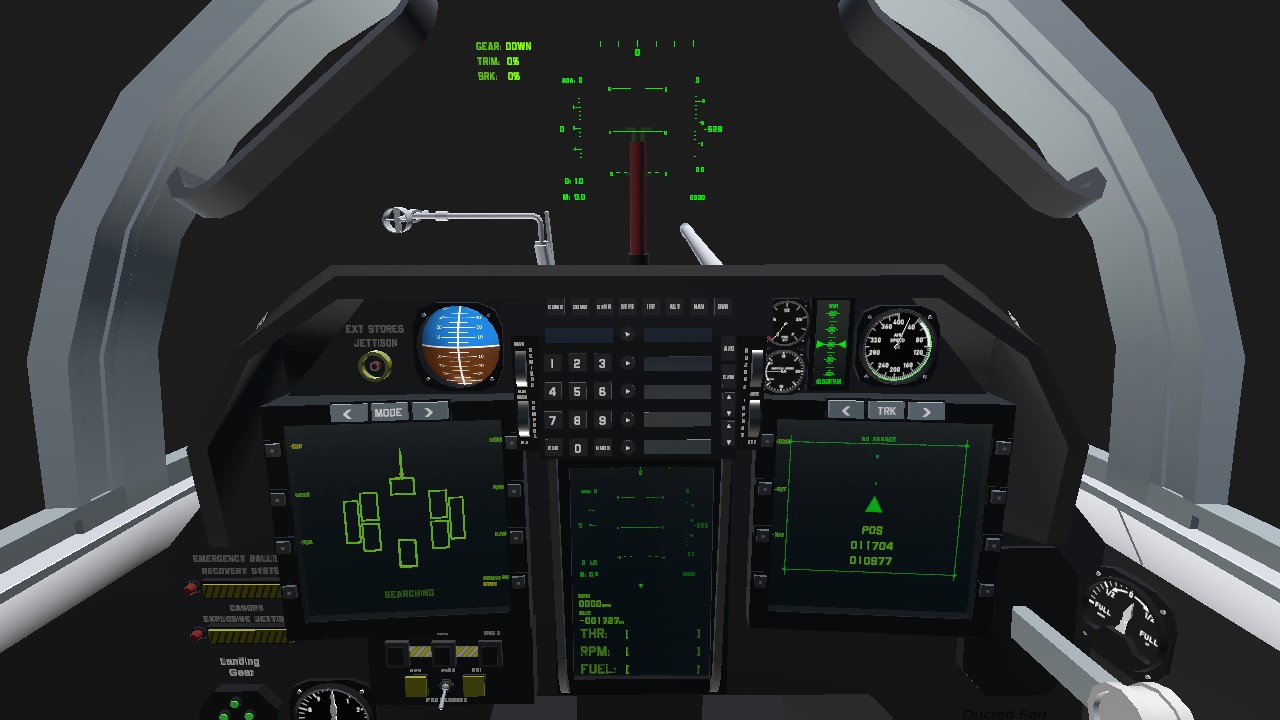This screenshot has width=1280, height=720.
Task: Enter keypad number 7
Action: [x=553, y=421]
